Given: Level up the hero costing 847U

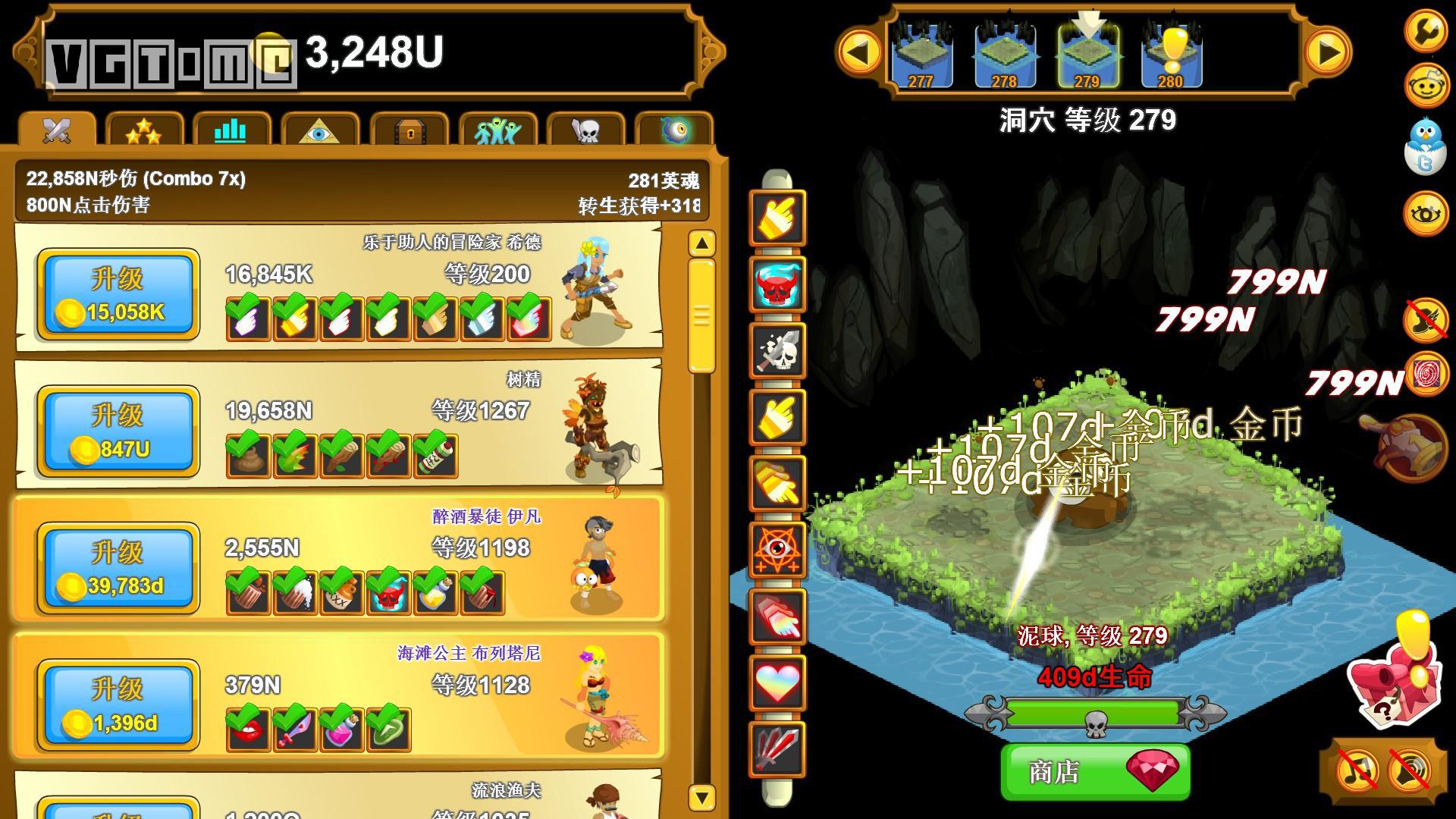Looking at the screenshot, I should point(118,431).
